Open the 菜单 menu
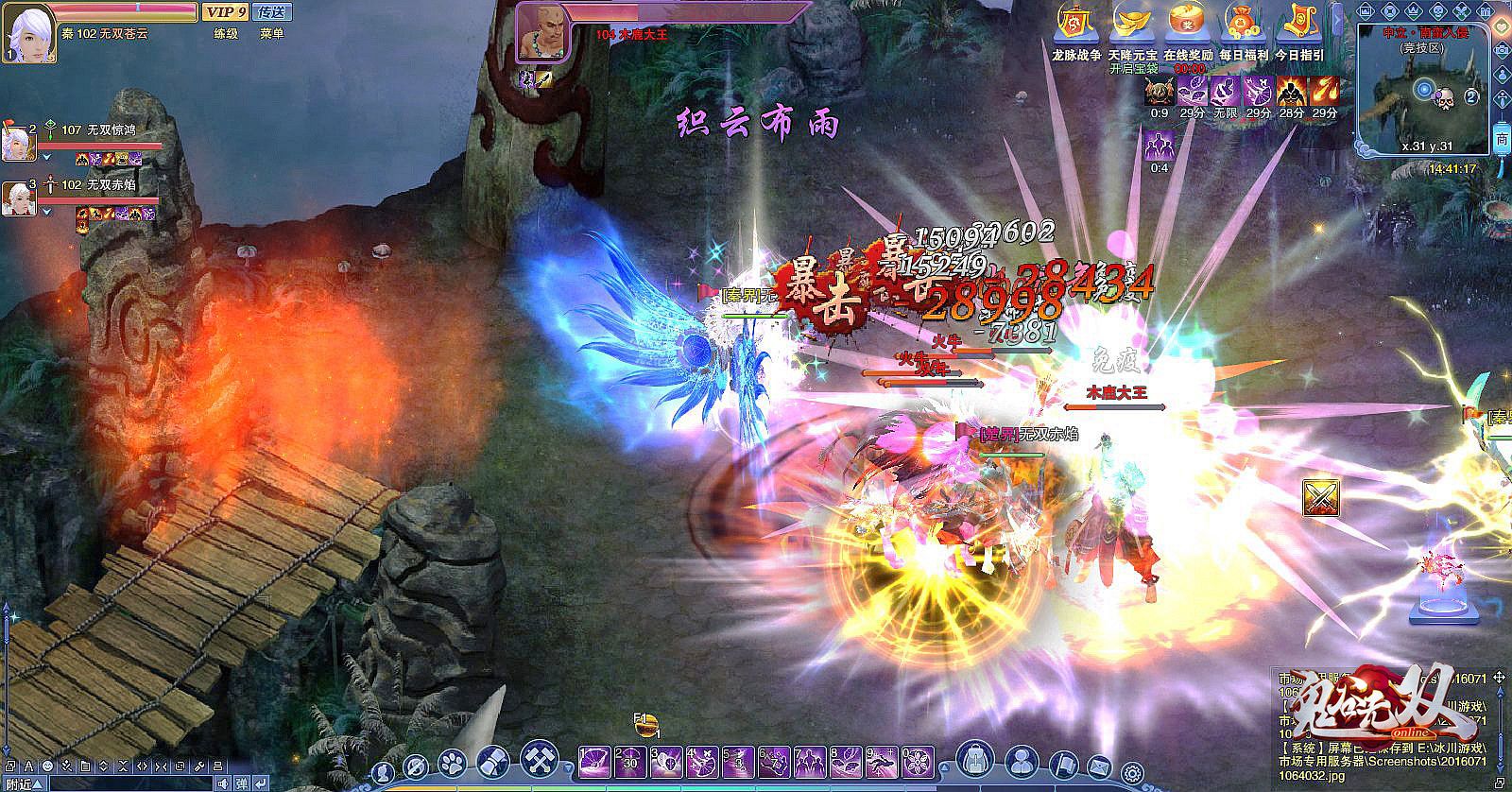 pyautogui.click(x=271, y=33)
